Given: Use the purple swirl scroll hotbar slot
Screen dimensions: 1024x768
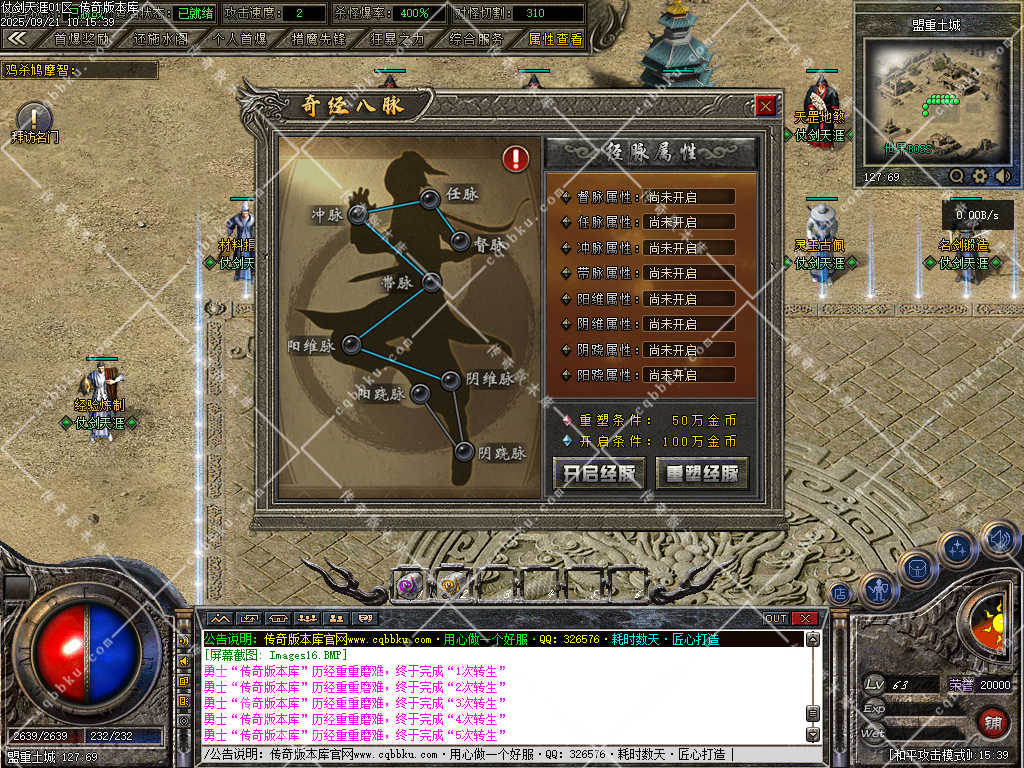Looking at the screenshot, I should click(x=407, y=585).
